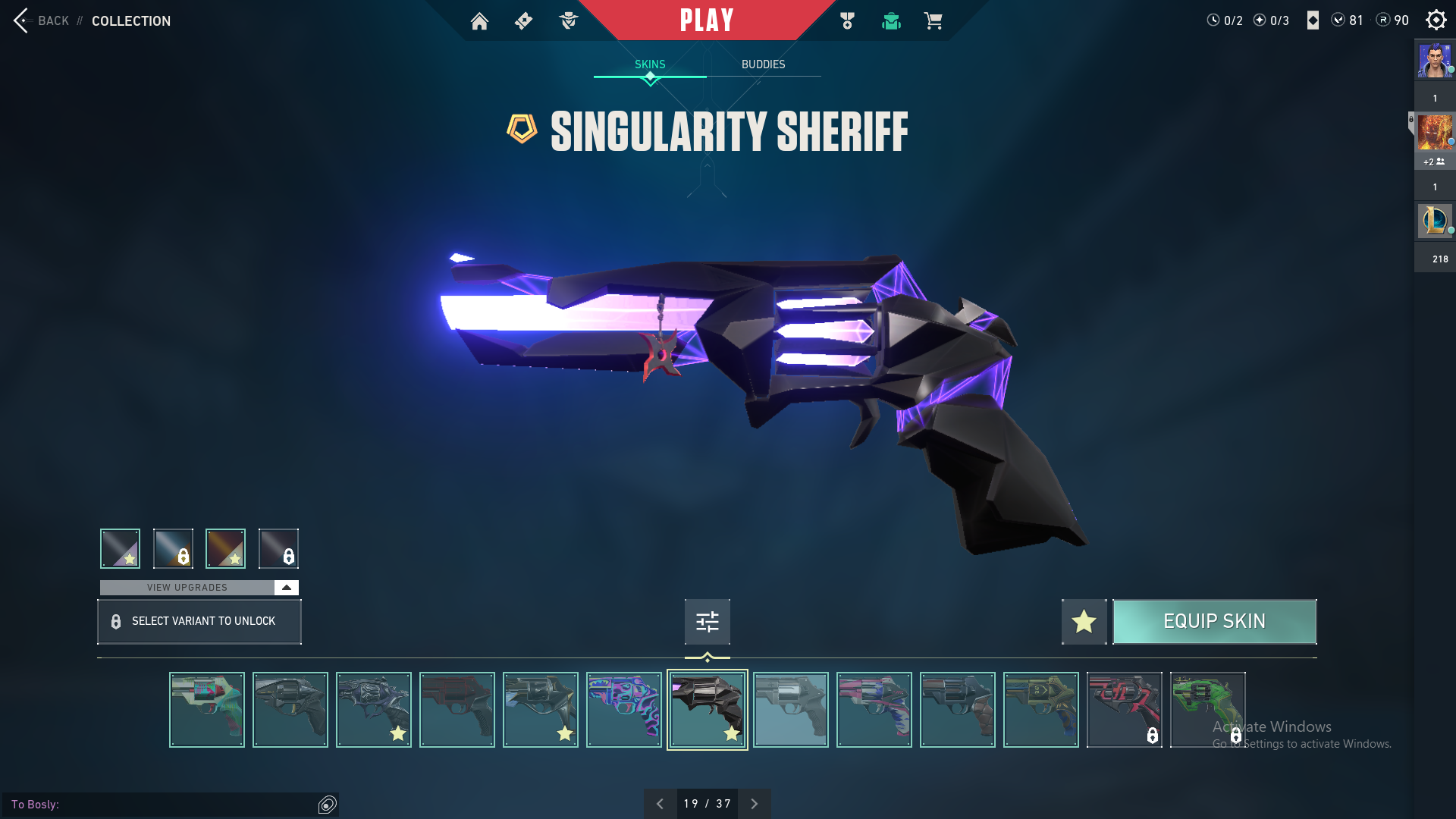Pick the purple-teal patterned Sheriff thumbnail
Viewport: 1456px width, 819px height.
pyautogui.click(x=623, y=710)
